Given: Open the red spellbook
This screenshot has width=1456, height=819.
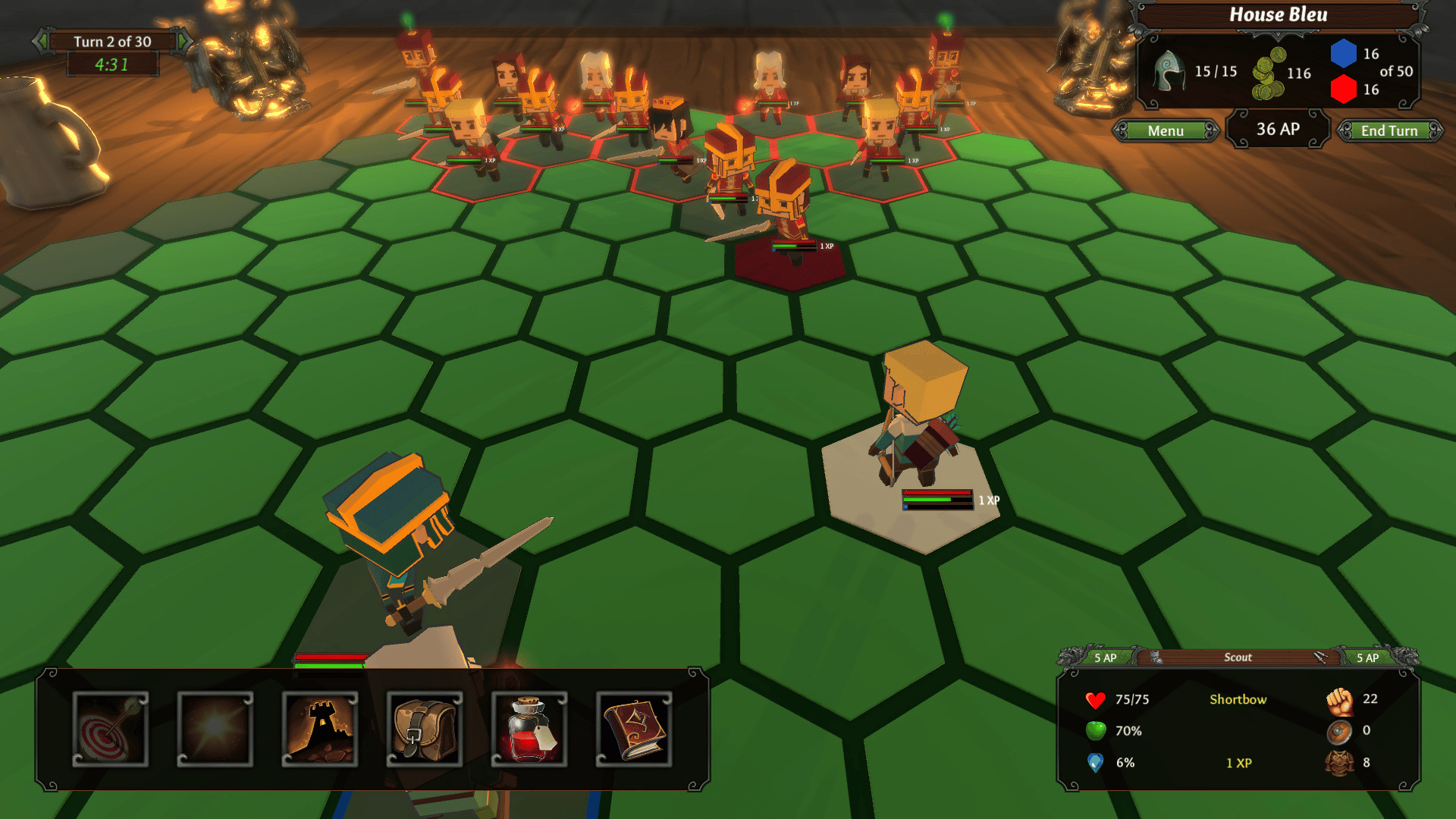Looking at the screenshot, I should (634, 729).
